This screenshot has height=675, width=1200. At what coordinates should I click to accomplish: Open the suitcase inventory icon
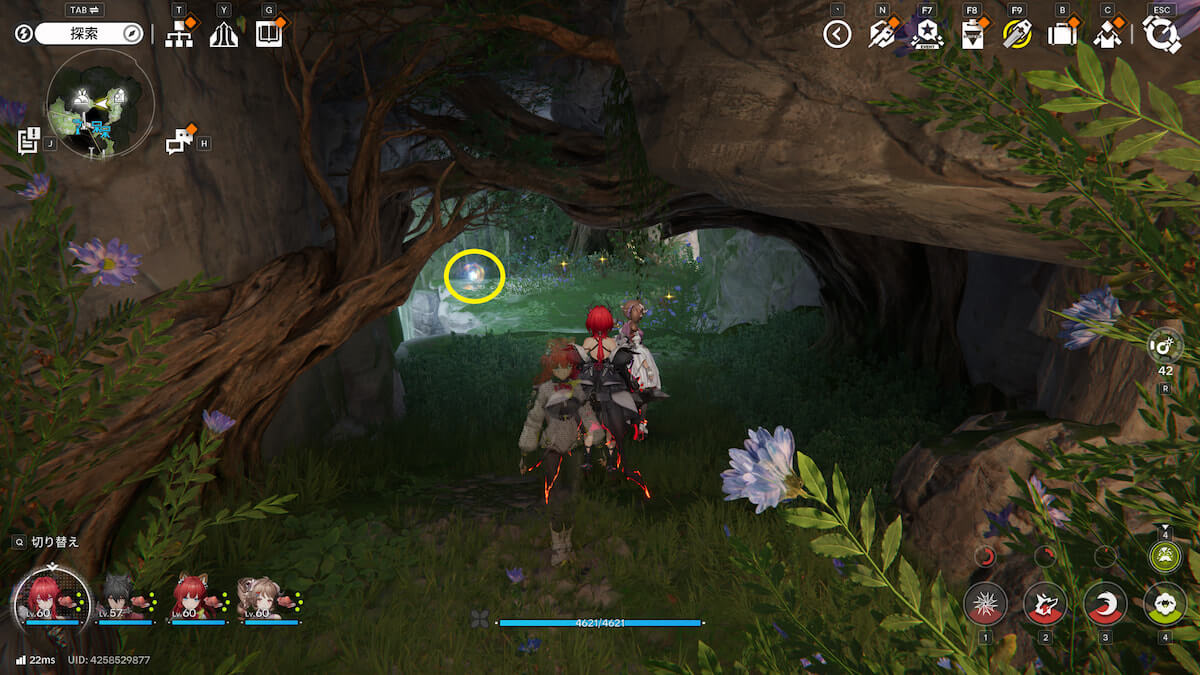(1062, 35)
